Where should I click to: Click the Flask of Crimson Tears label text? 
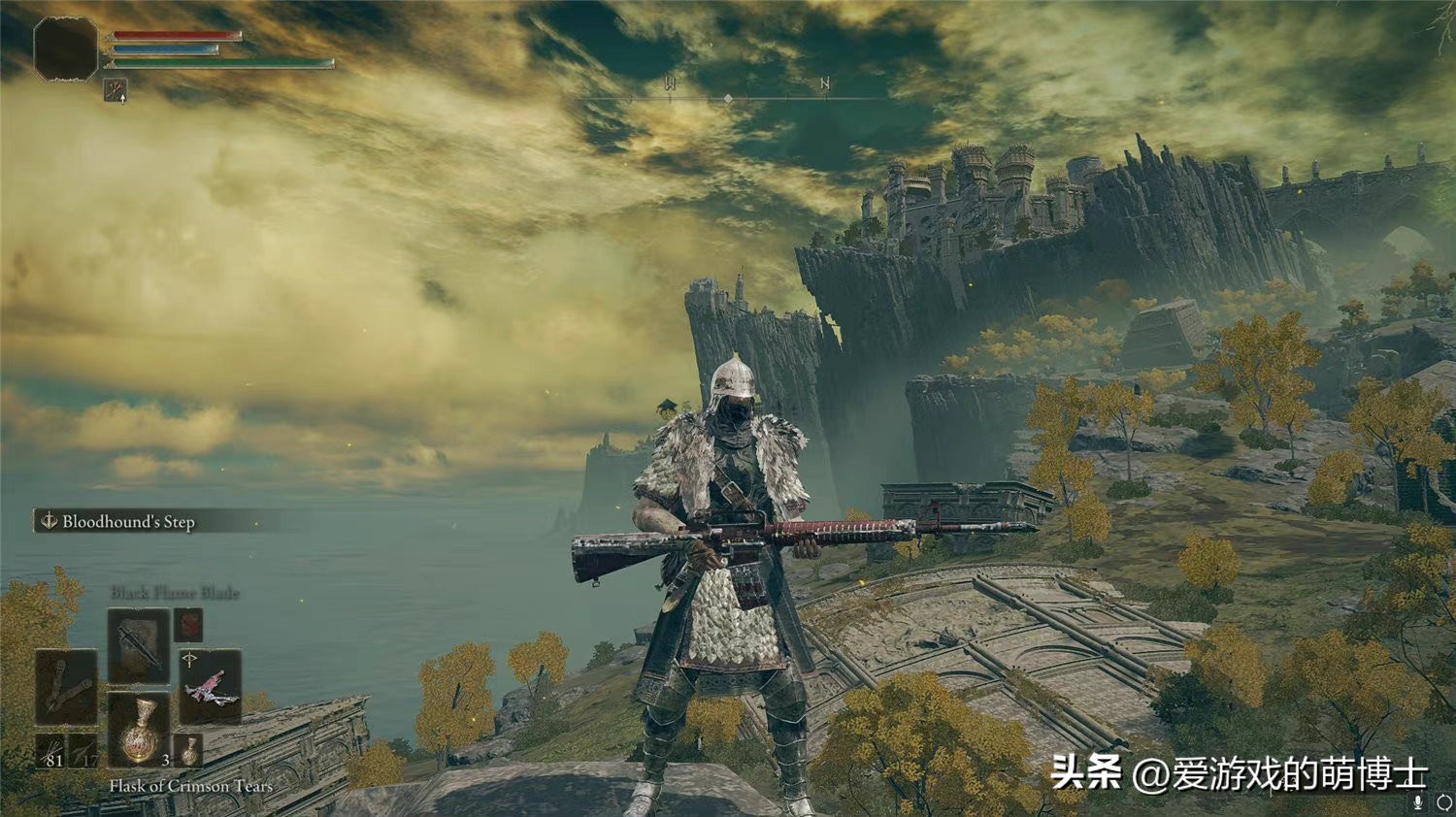[x=189, y=787]
